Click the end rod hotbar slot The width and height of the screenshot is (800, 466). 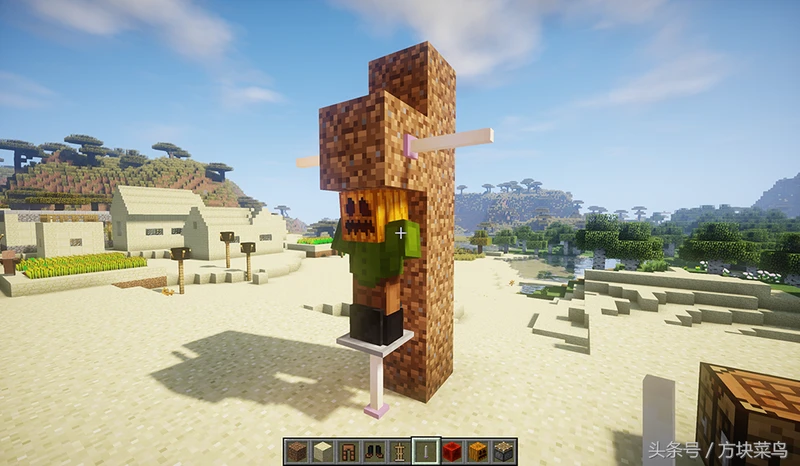pos(426,452)
